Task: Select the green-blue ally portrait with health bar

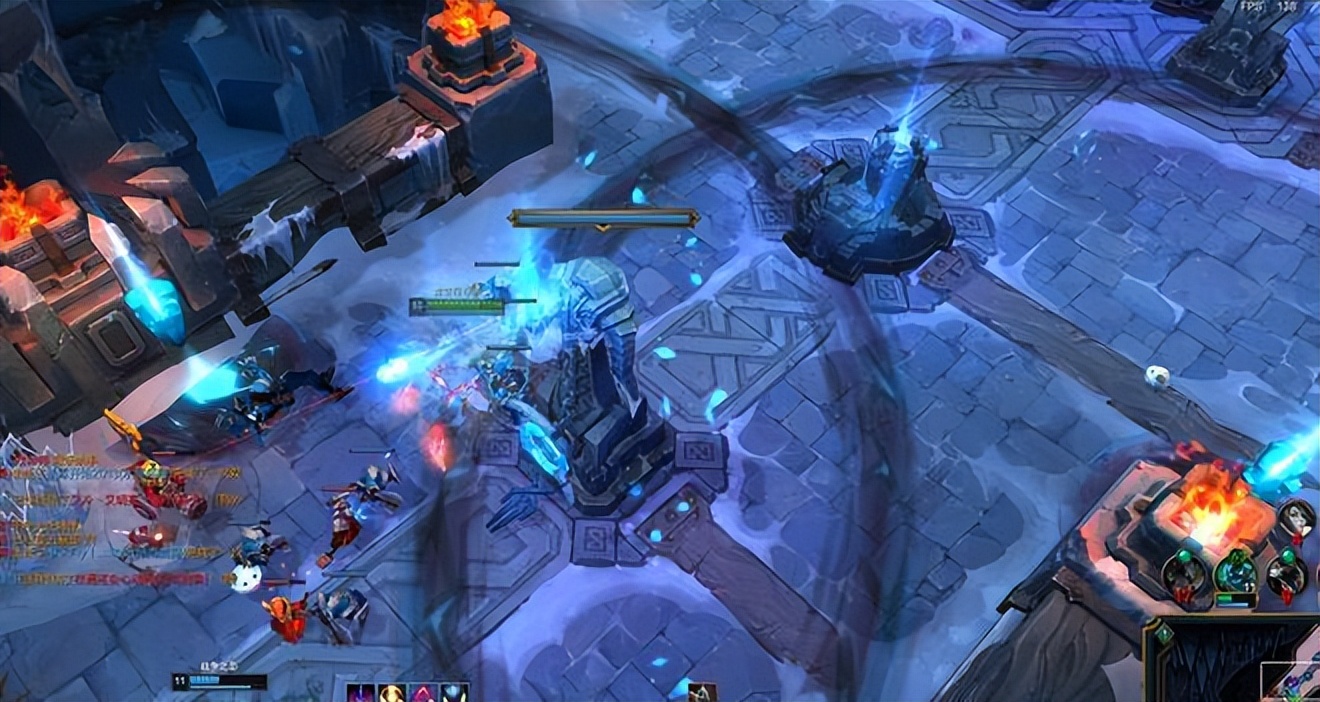Action: 1236,572
